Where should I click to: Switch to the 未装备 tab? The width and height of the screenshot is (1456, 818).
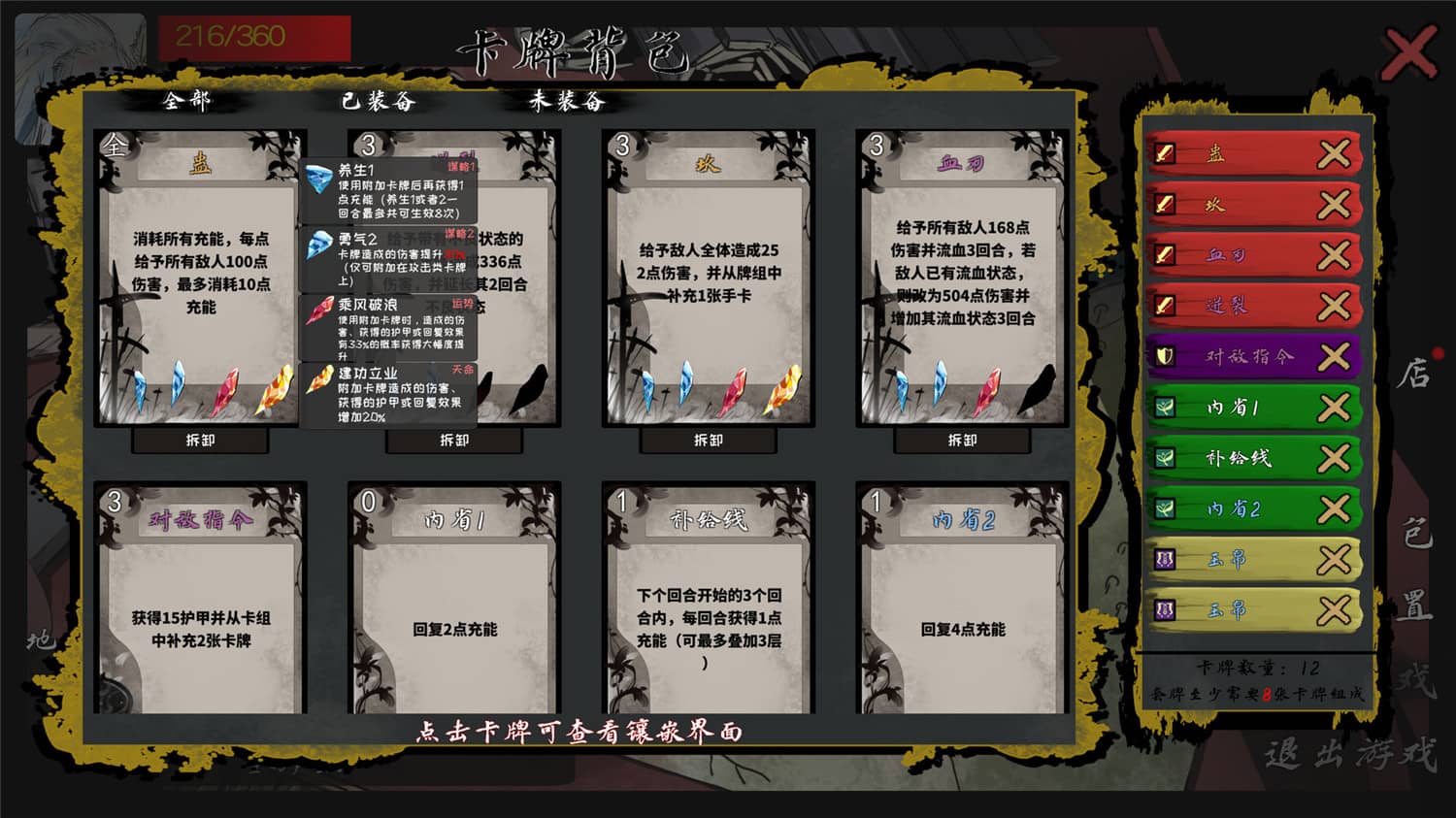pos(565,101)
